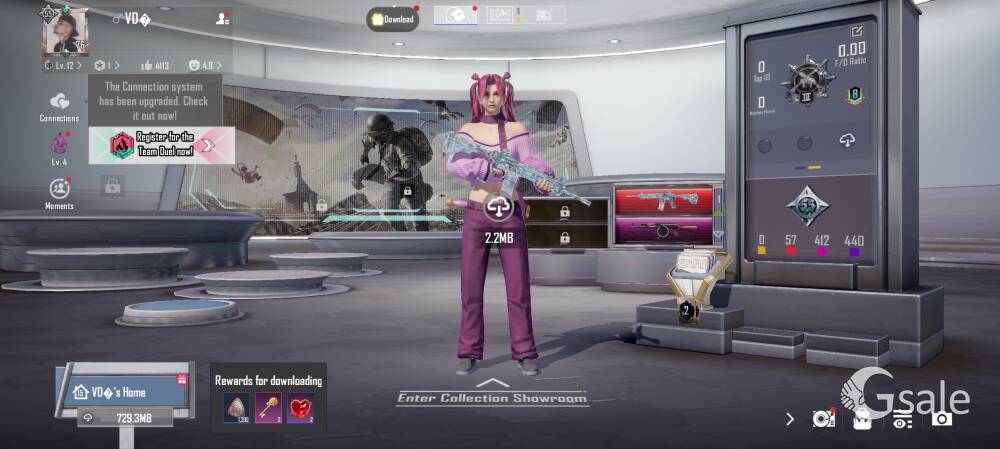Image resolution: width=1000 pixels, height=449 pixels.
Task: Select the heart gem download reward
Action: click(x=300, y=407)
